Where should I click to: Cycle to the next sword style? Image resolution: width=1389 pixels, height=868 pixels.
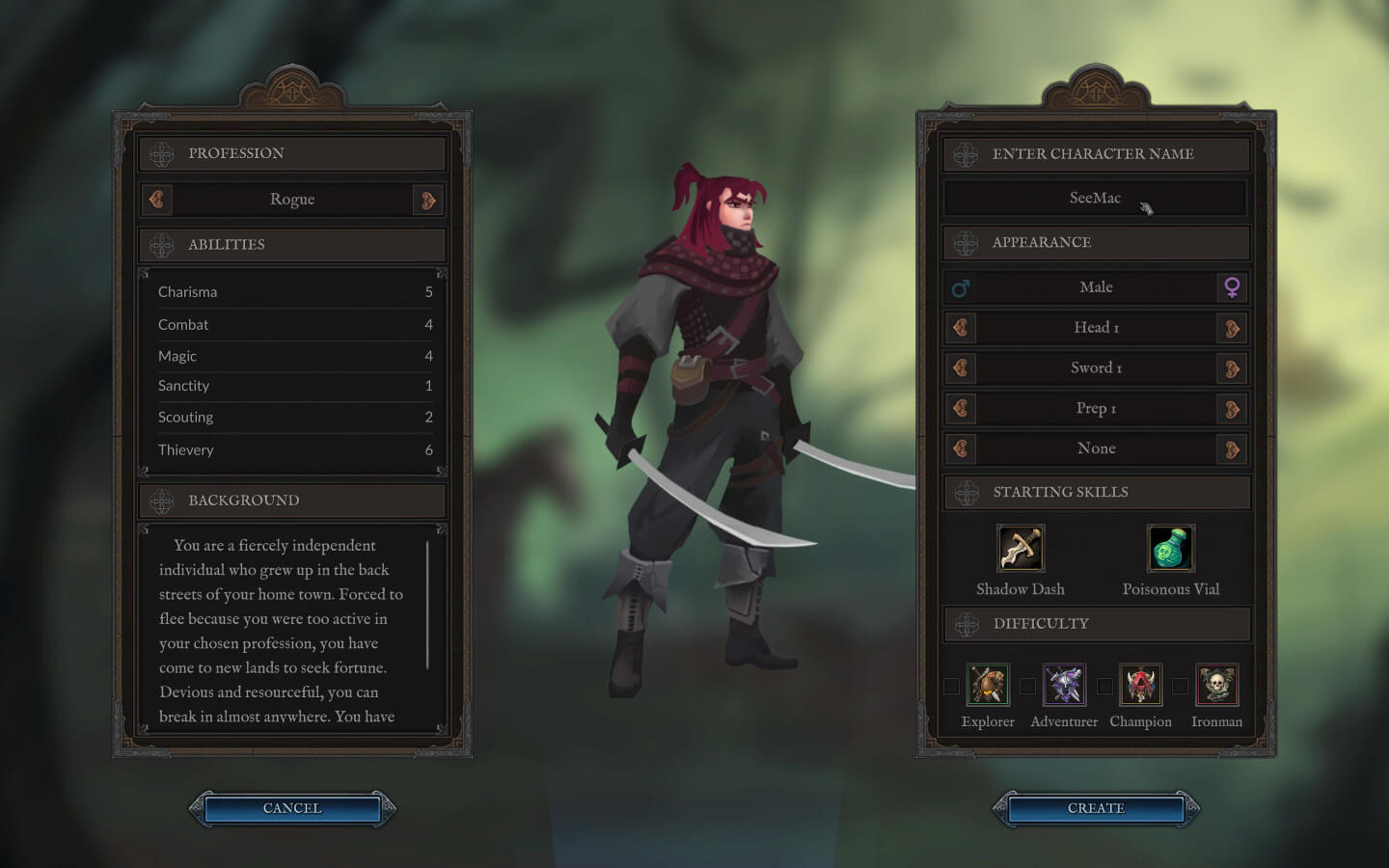coord(1232,368)
